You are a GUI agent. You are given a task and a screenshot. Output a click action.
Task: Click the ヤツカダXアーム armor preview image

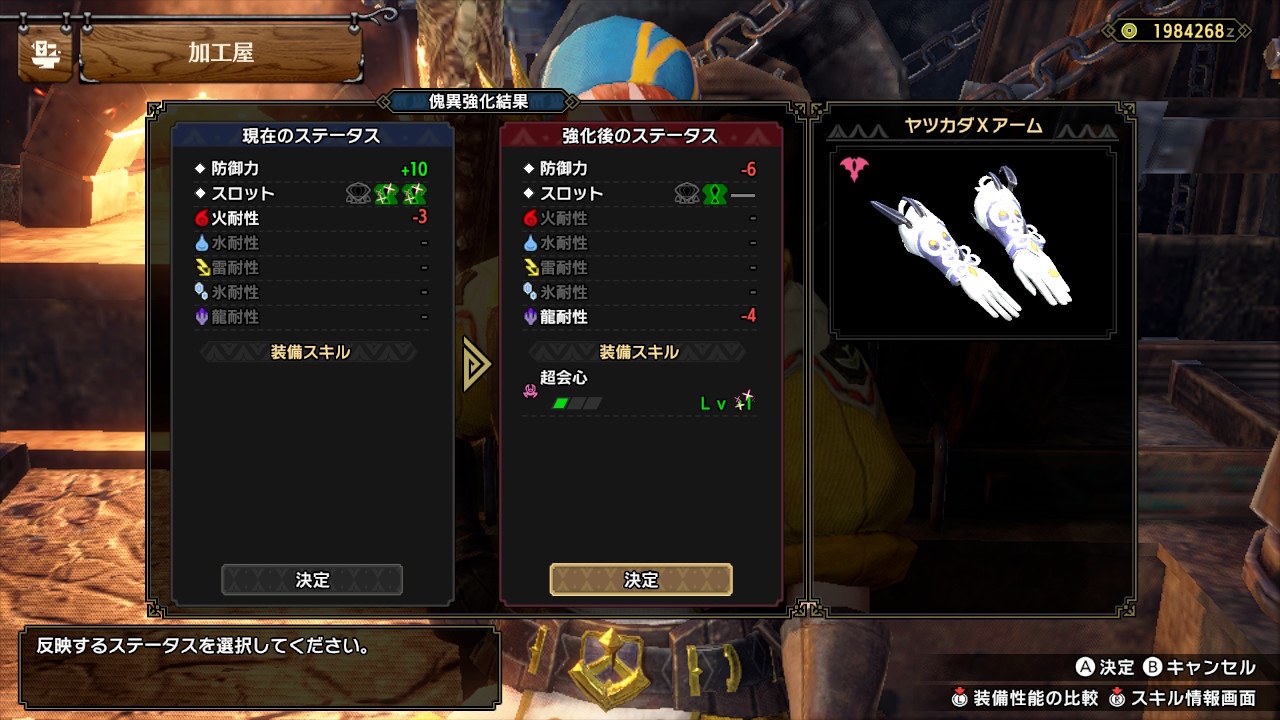tap(973, 242)
